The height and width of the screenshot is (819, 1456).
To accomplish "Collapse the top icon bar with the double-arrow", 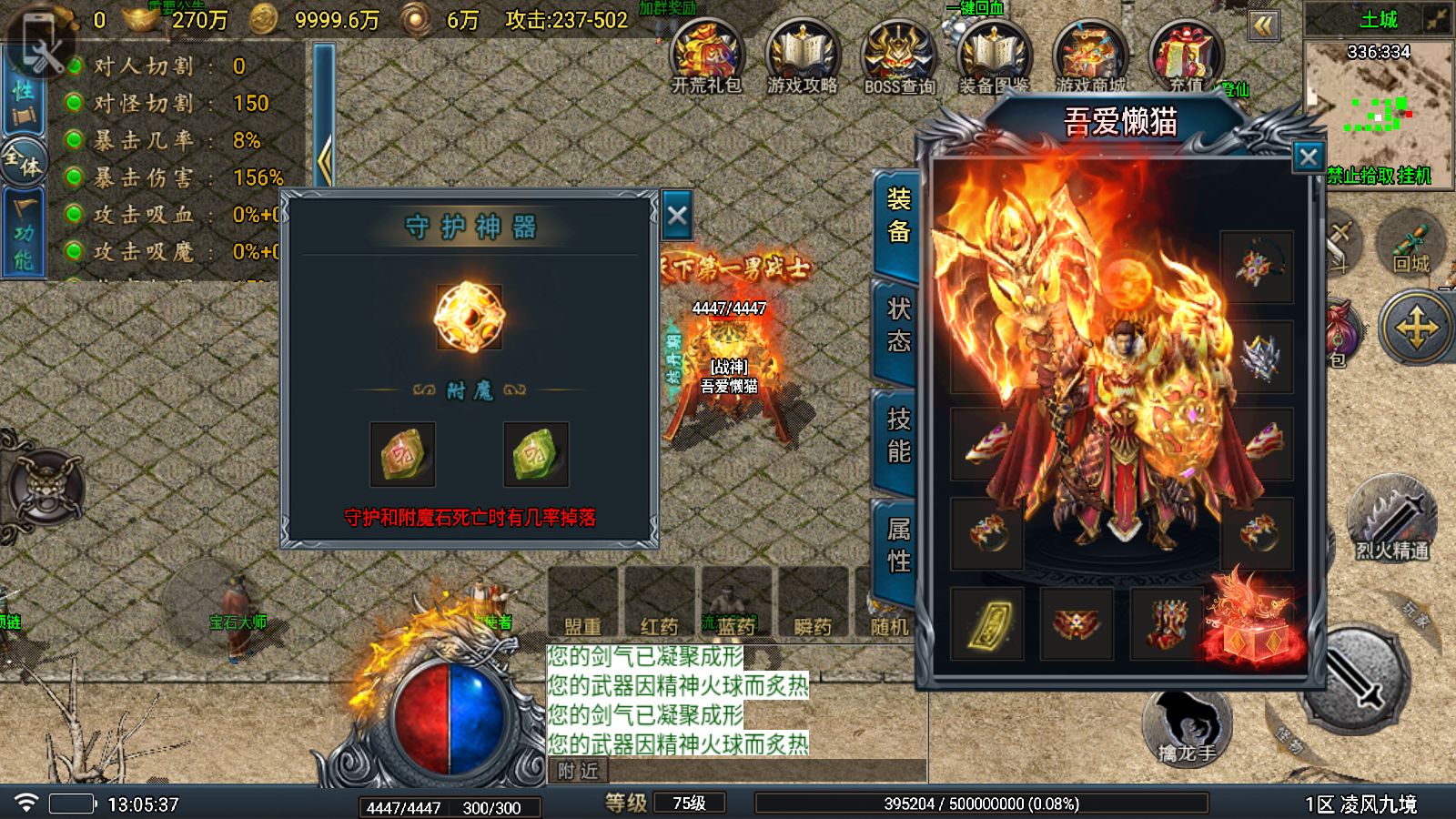I will pos(1263,25).
